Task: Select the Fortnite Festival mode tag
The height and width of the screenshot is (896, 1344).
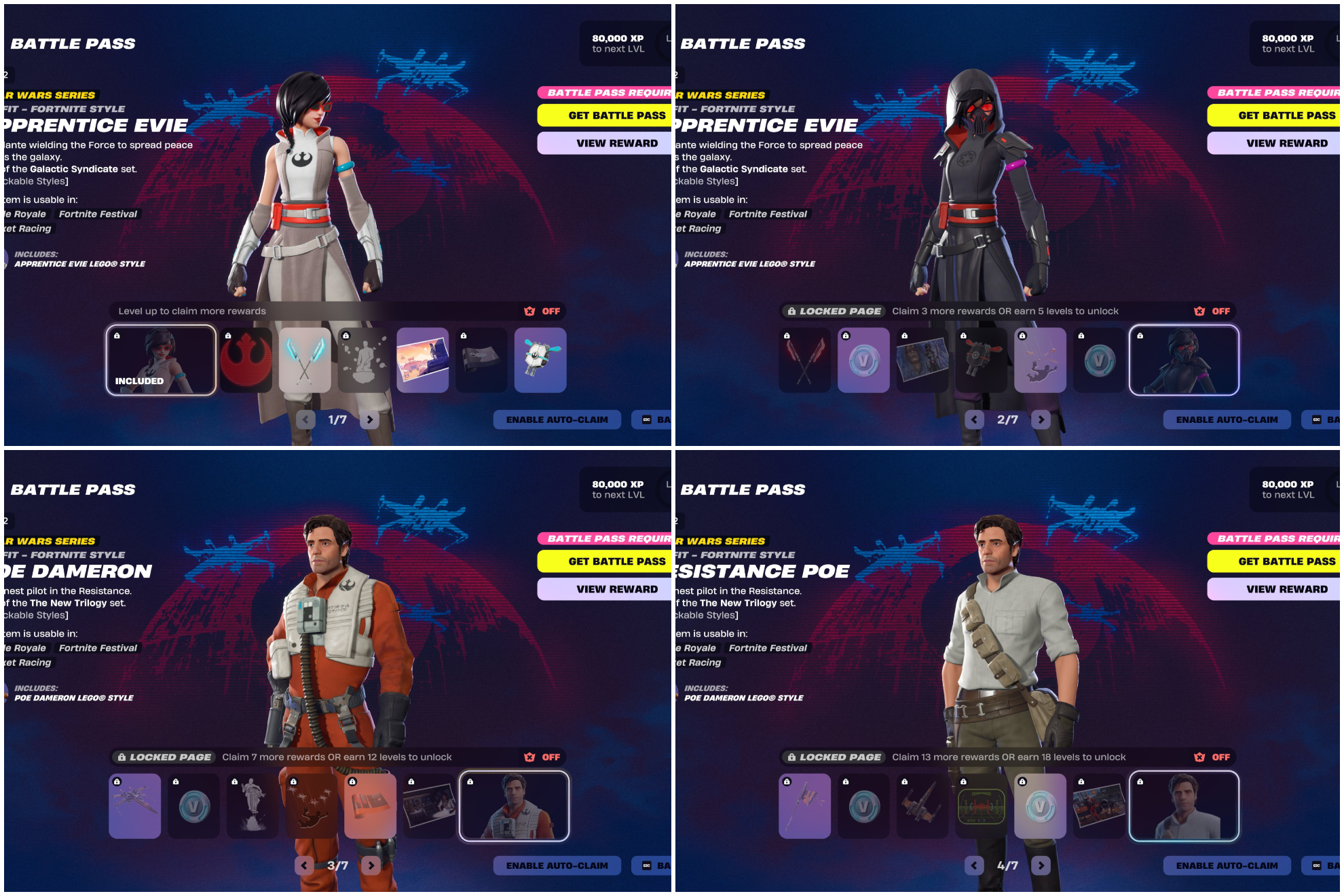Action: (97, 214)
